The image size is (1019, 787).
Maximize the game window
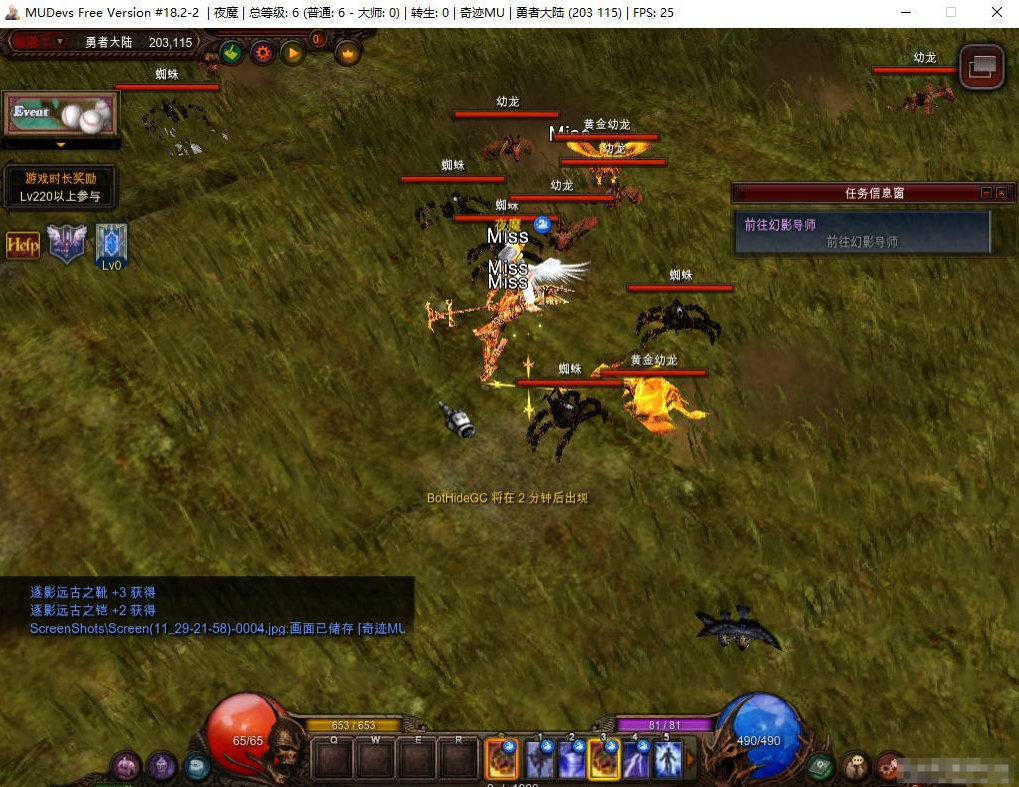point(951,12)
